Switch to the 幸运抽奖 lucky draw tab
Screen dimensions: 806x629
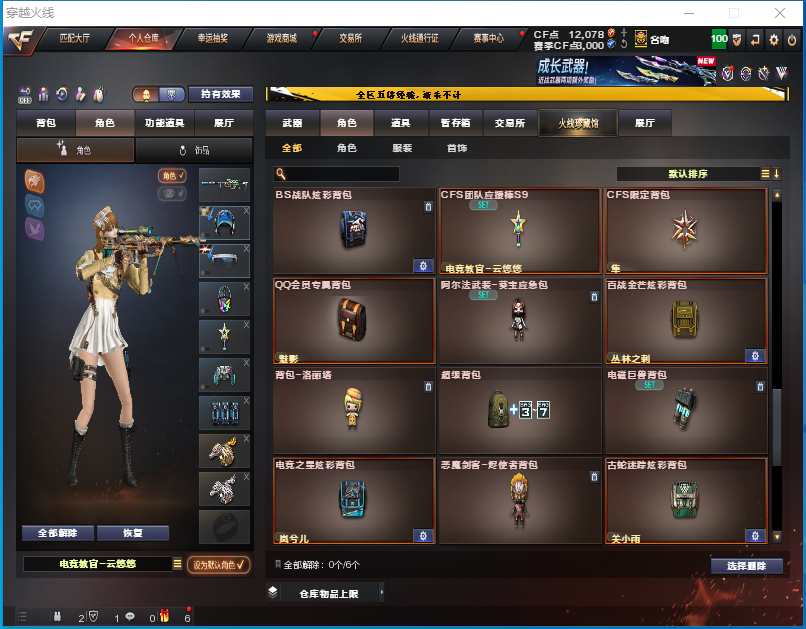212,38
